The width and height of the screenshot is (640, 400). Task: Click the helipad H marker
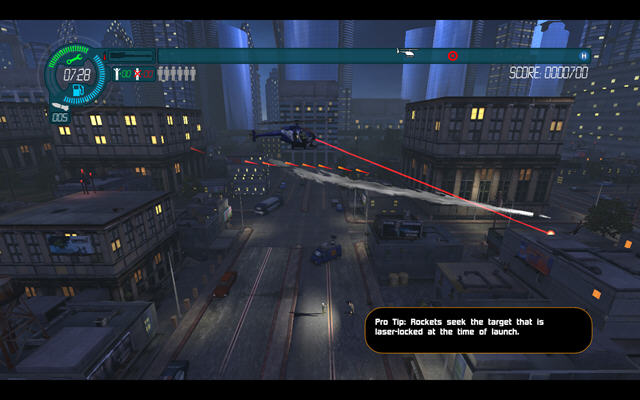(x=584, y=55)
